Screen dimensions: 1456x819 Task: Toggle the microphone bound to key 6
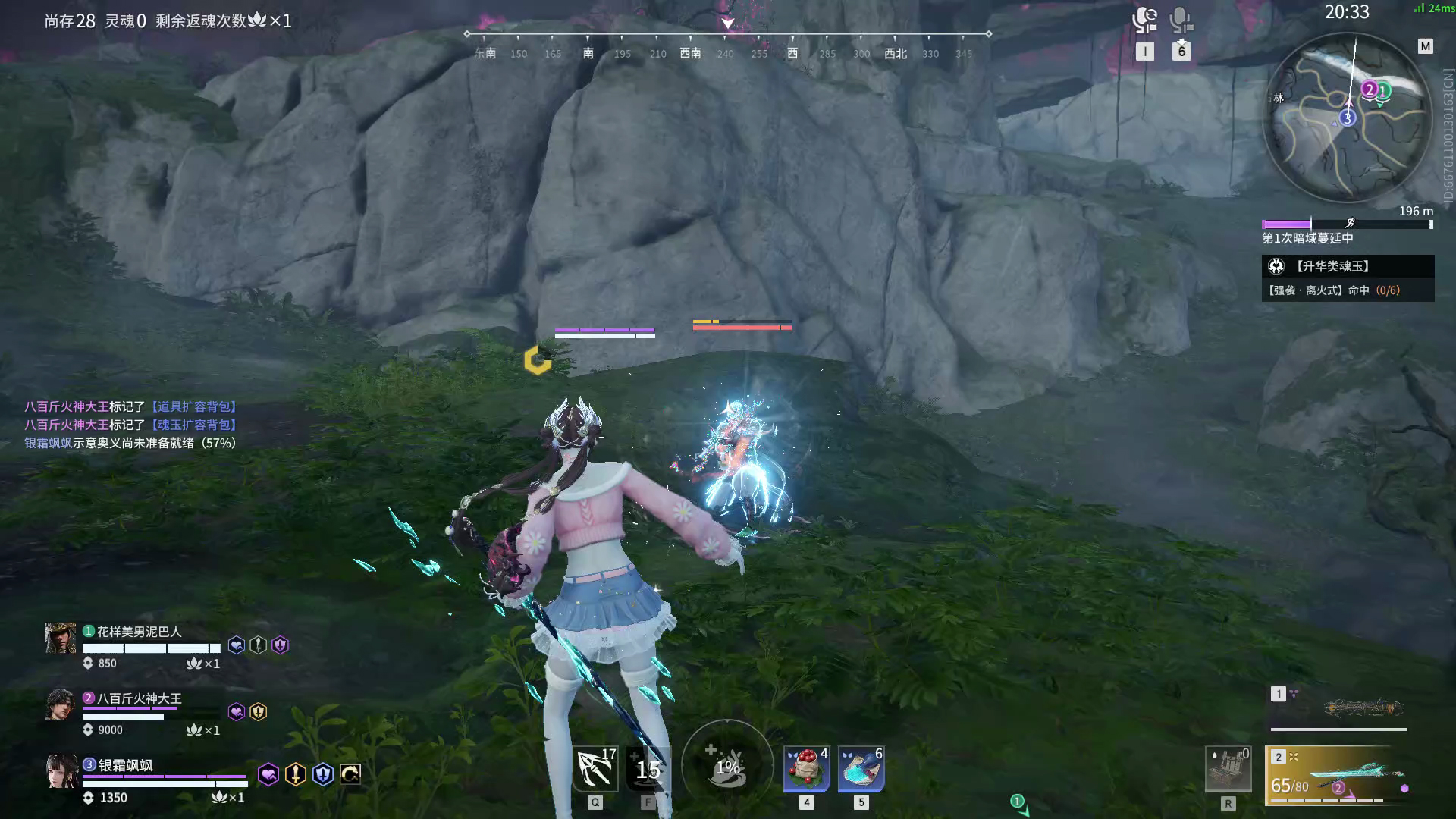tap(1181, 21)
